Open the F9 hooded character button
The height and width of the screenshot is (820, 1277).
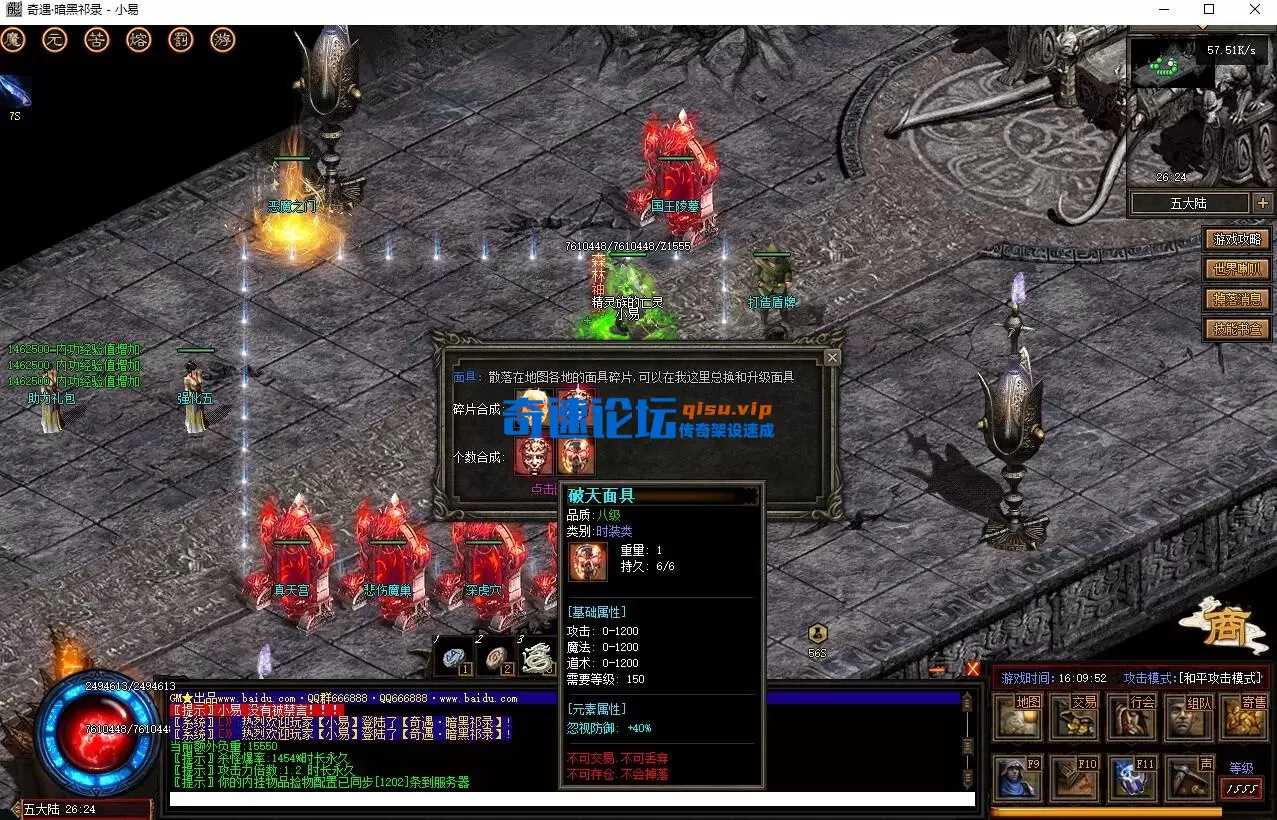1018,778
